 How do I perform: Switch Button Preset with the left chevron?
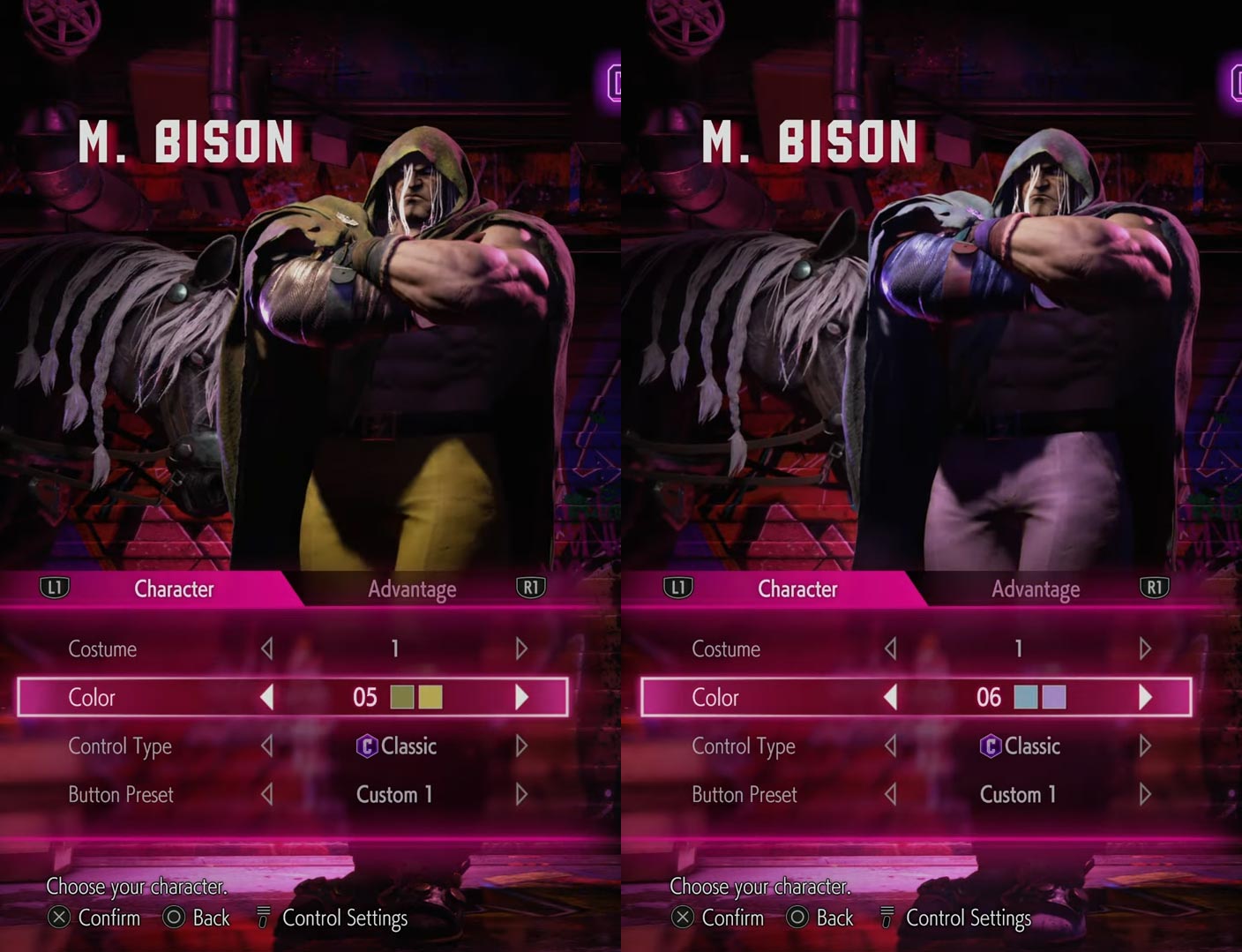267,794
